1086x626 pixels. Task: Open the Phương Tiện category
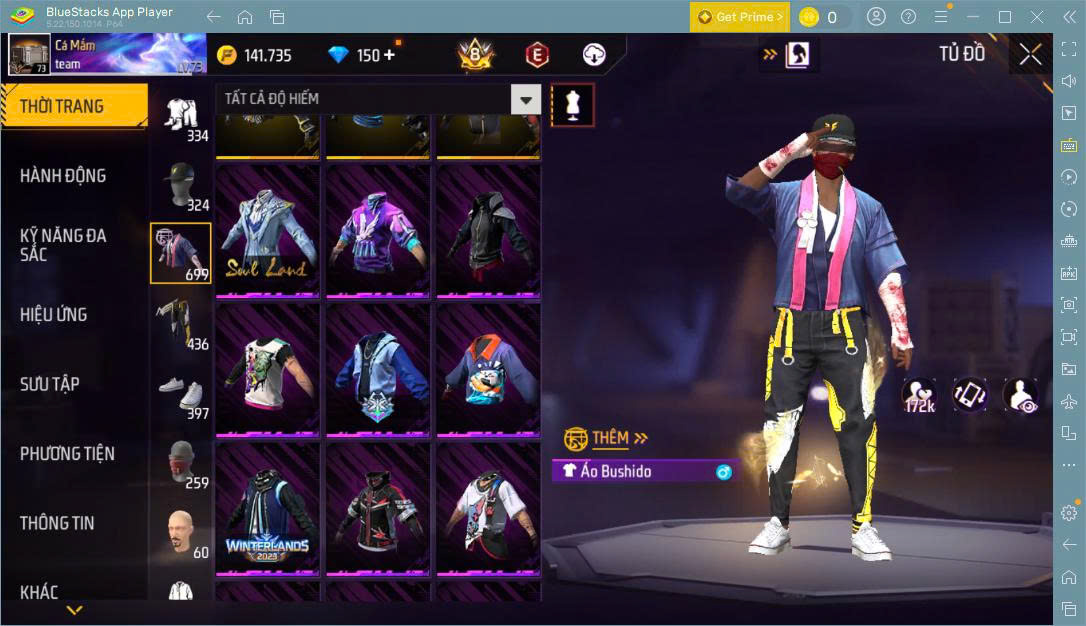(67, 454)
